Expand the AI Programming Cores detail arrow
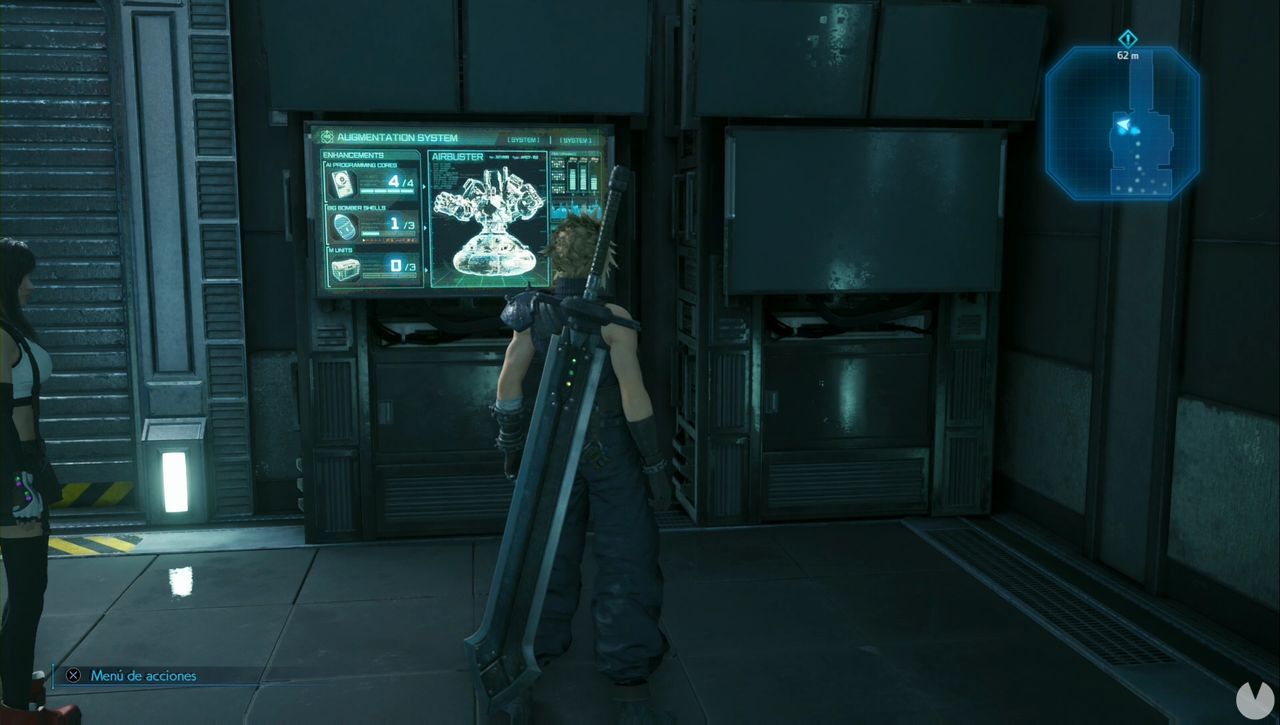Screen dimensions: 1280x725 point(423,186)
